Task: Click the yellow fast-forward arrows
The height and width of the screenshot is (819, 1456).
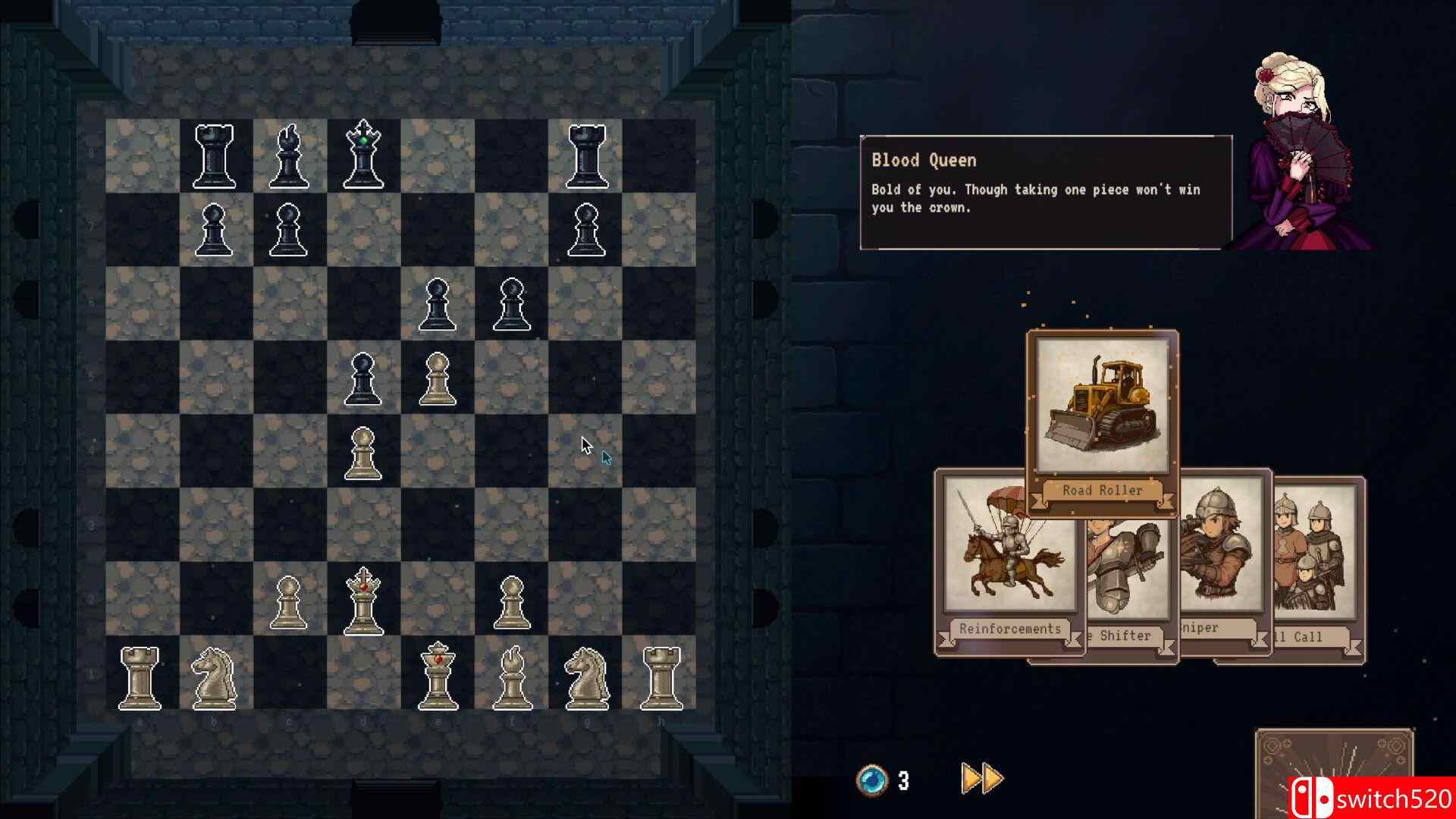Action: point(982,779)
